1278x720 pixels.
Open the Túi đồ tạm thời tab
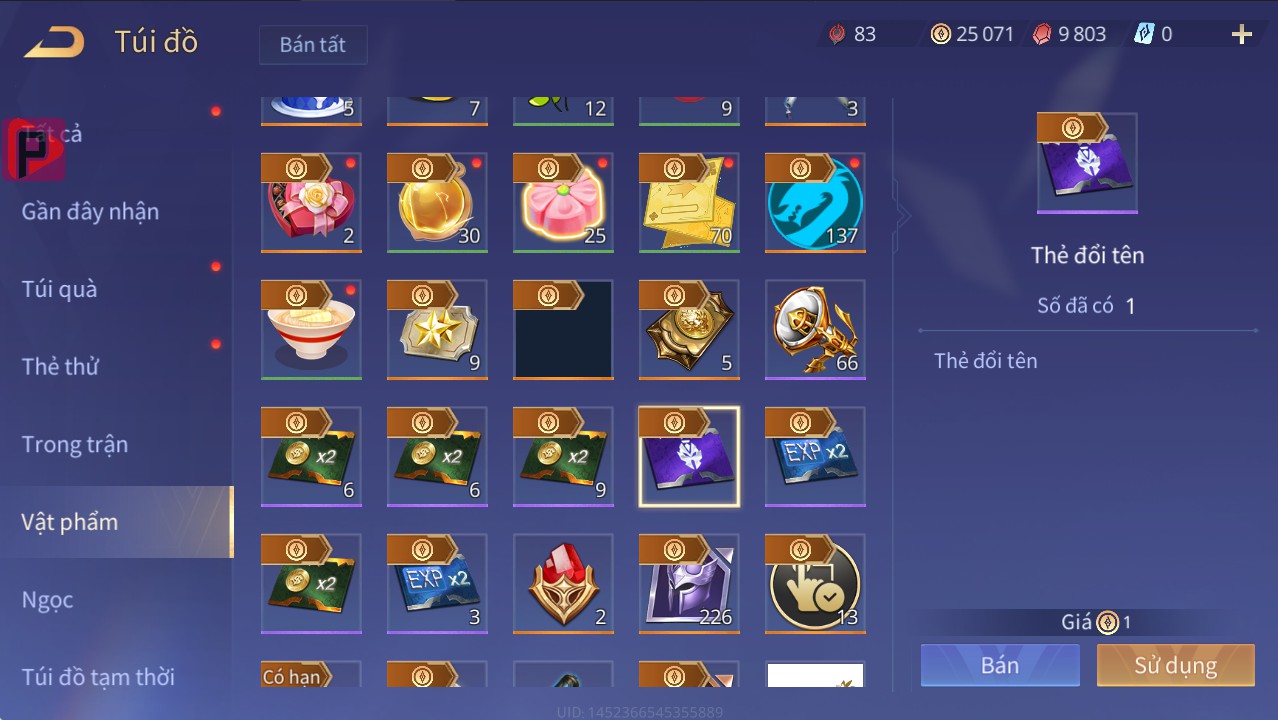click(98, 677)
